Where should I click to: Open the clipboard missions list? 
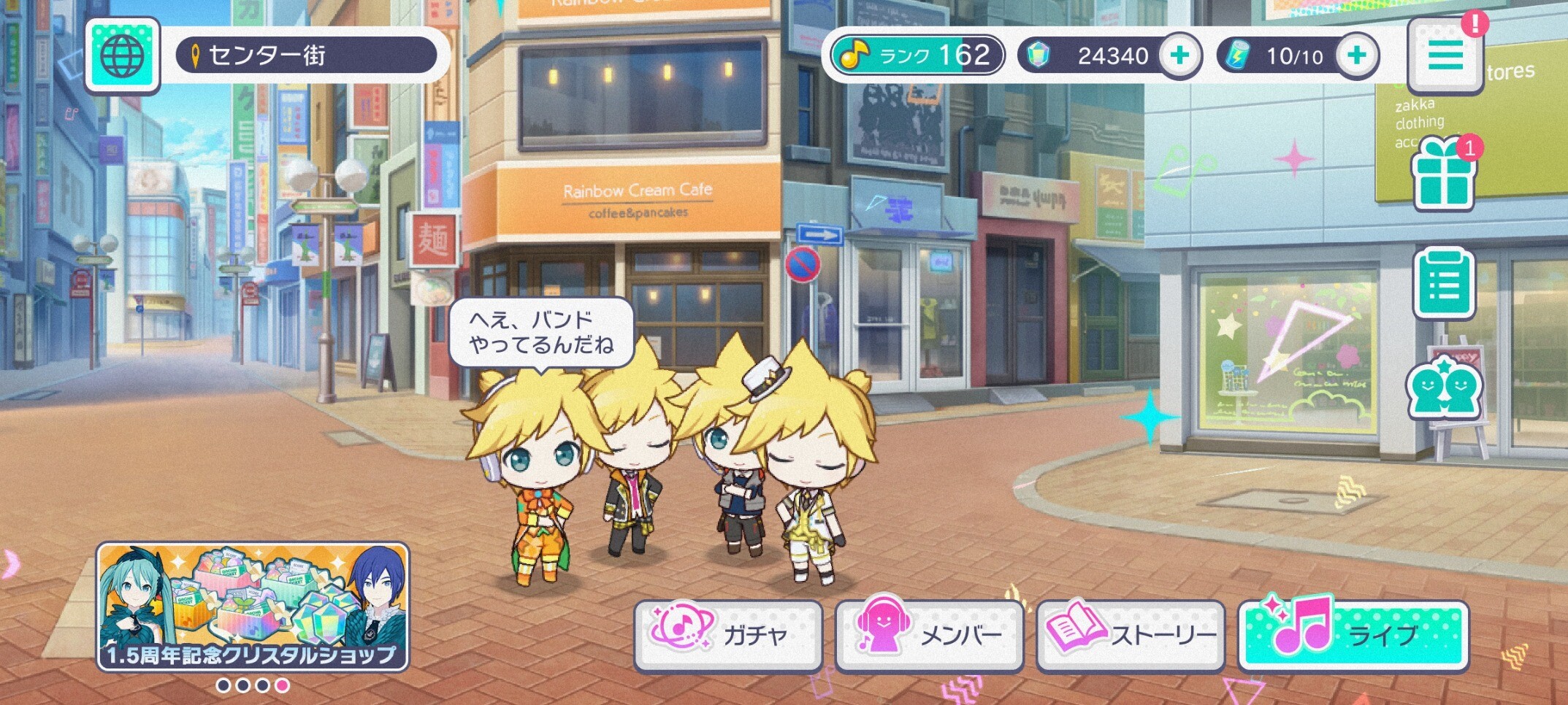pos(1443,283)
